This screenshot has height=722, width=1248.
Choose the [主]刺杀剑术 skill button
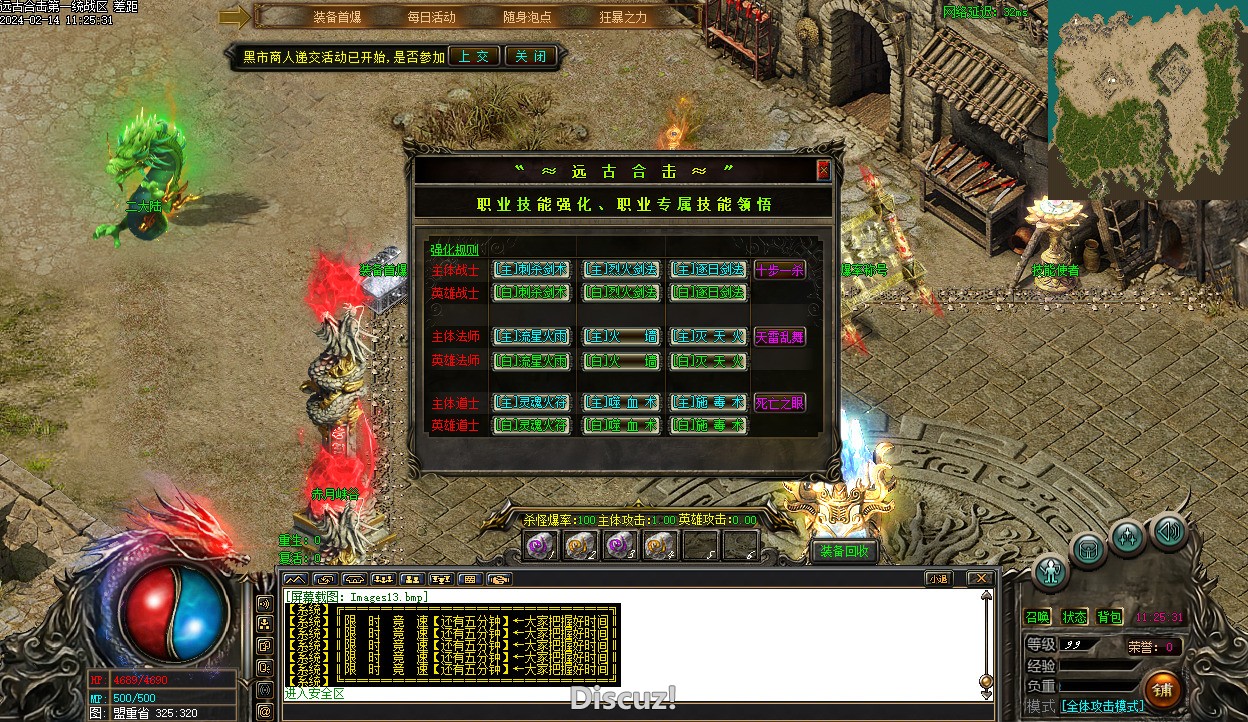[532, 270]
